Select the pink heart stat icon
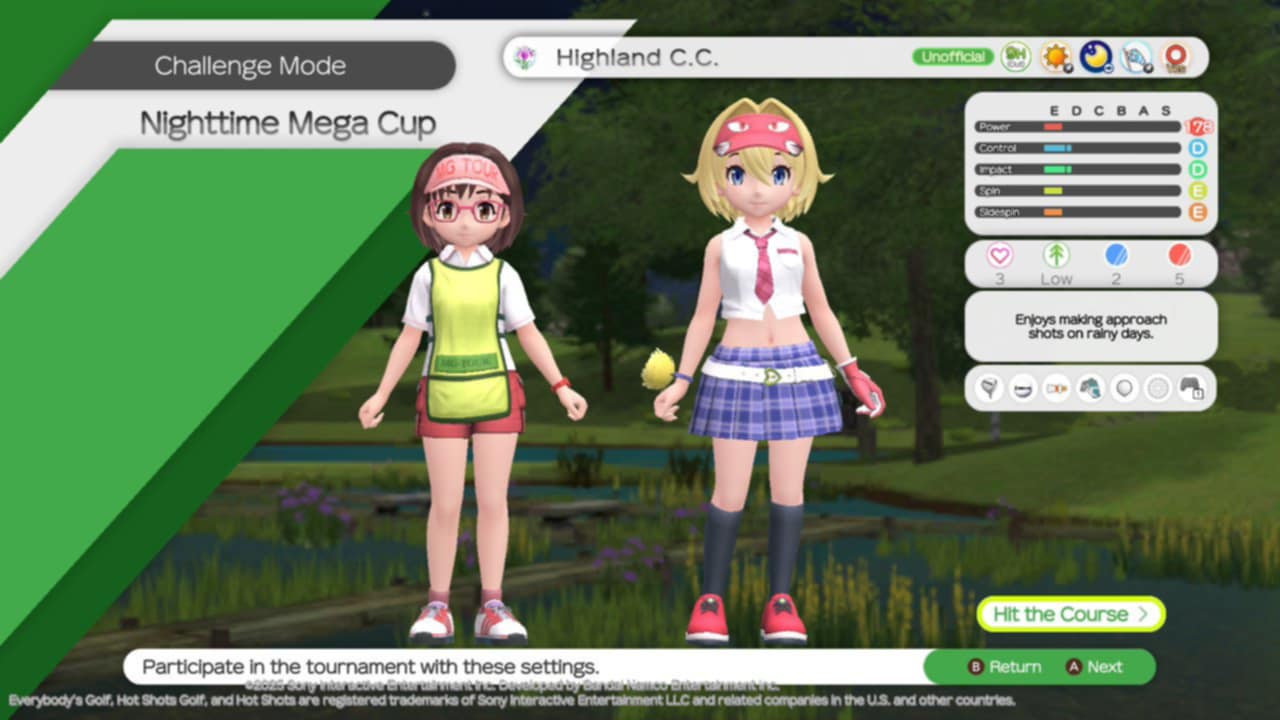Screen dimensions: 1280x720 [1000, 256]
